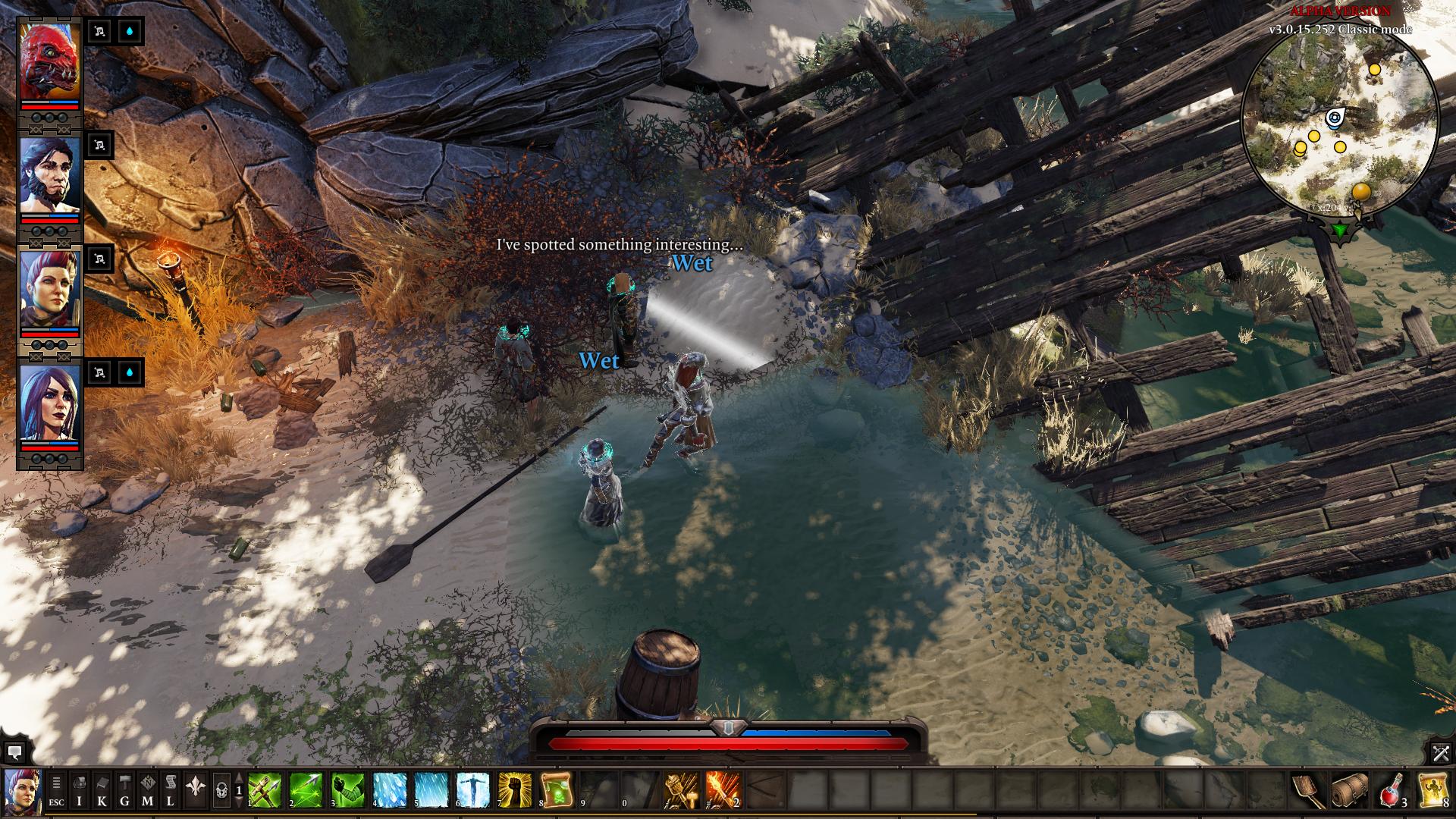The height and width of the screenshot is (819, 1456).
Task: Open the inventory with the I button
Action: (x=80, y=791)
